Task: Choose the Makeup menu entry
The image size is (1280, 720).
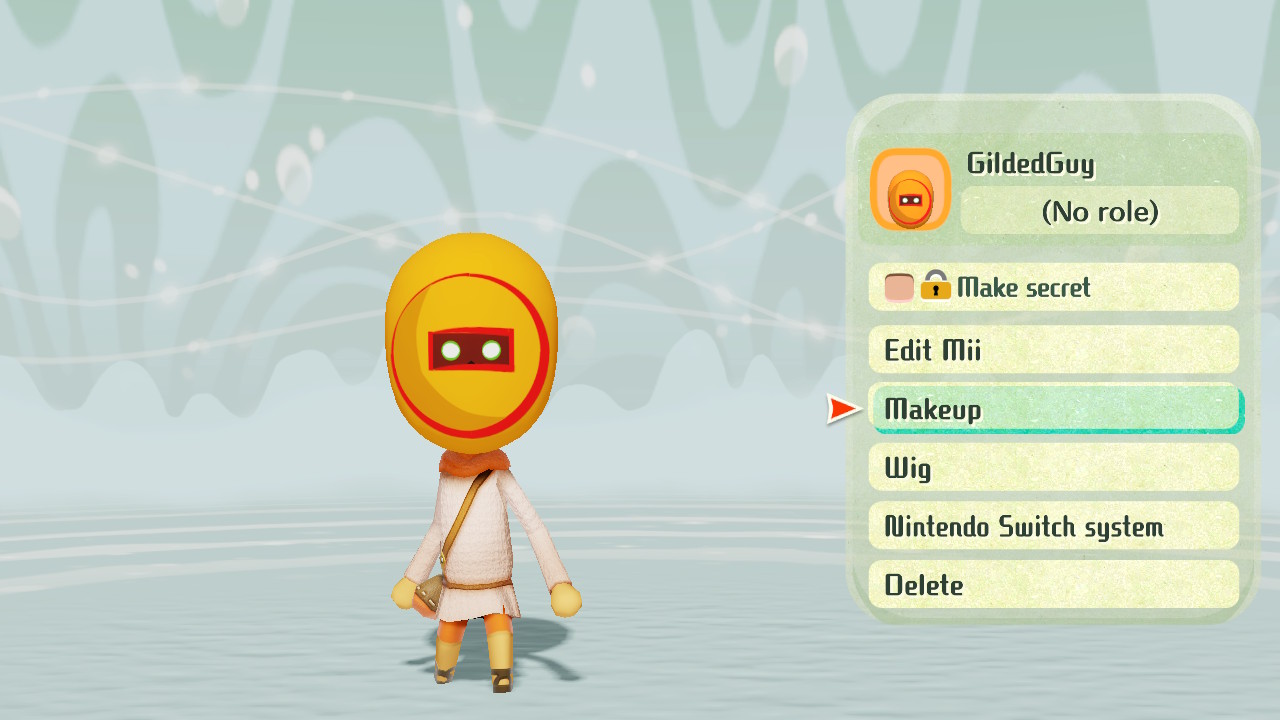Action: (x=1053, y=409)
